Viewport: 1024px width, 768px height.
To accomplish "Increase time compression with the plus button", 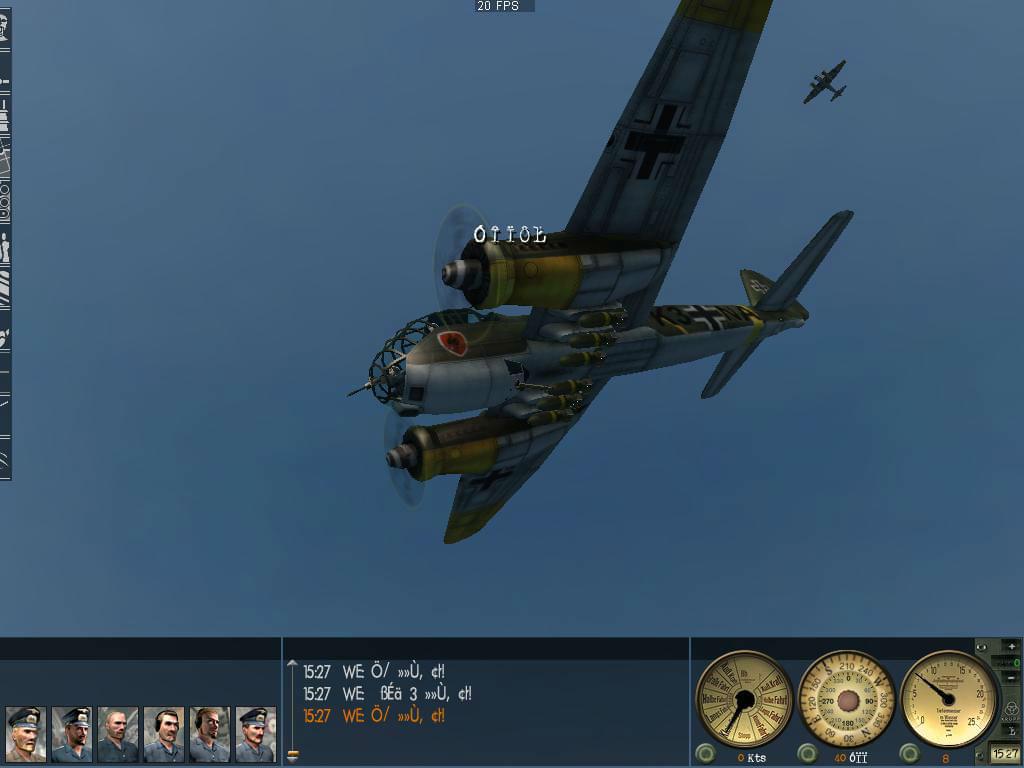I will click(1011, 646).
